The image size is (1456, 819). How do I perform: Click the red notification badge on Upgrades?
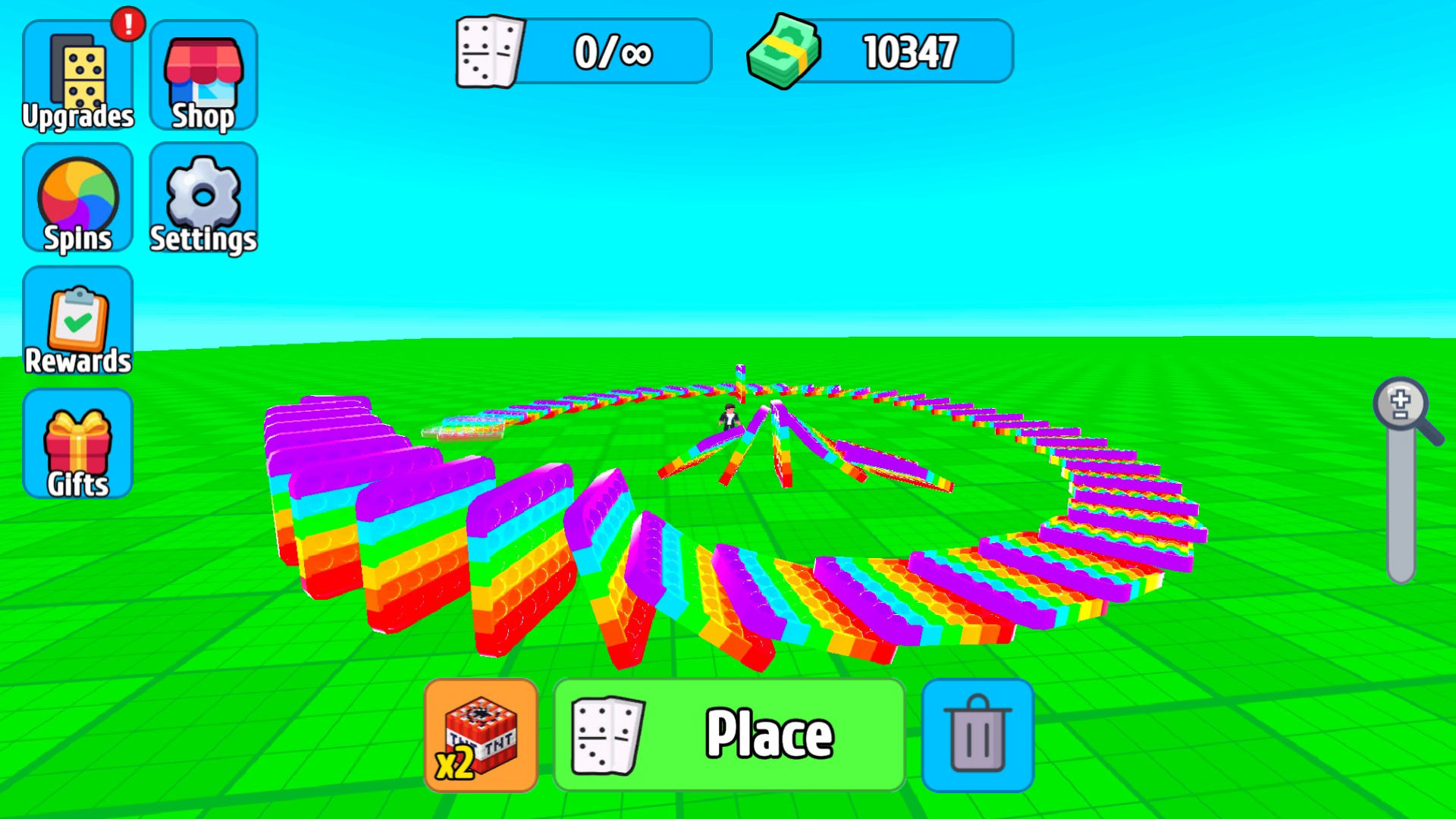[127, 23]
